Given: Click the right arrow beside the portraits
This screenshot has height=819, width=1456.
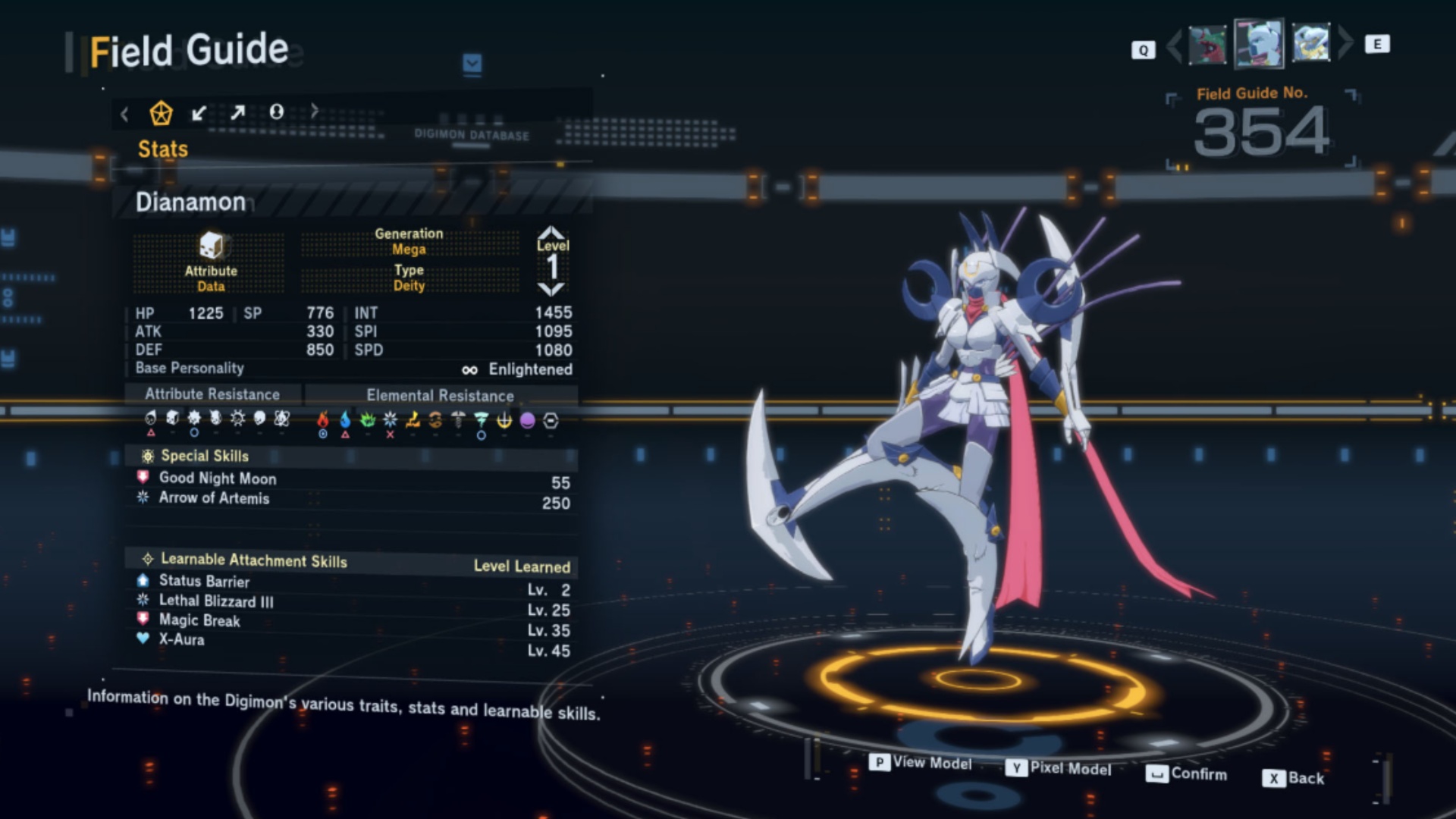Looking at the screenshot, I should tap(1345, 42).
